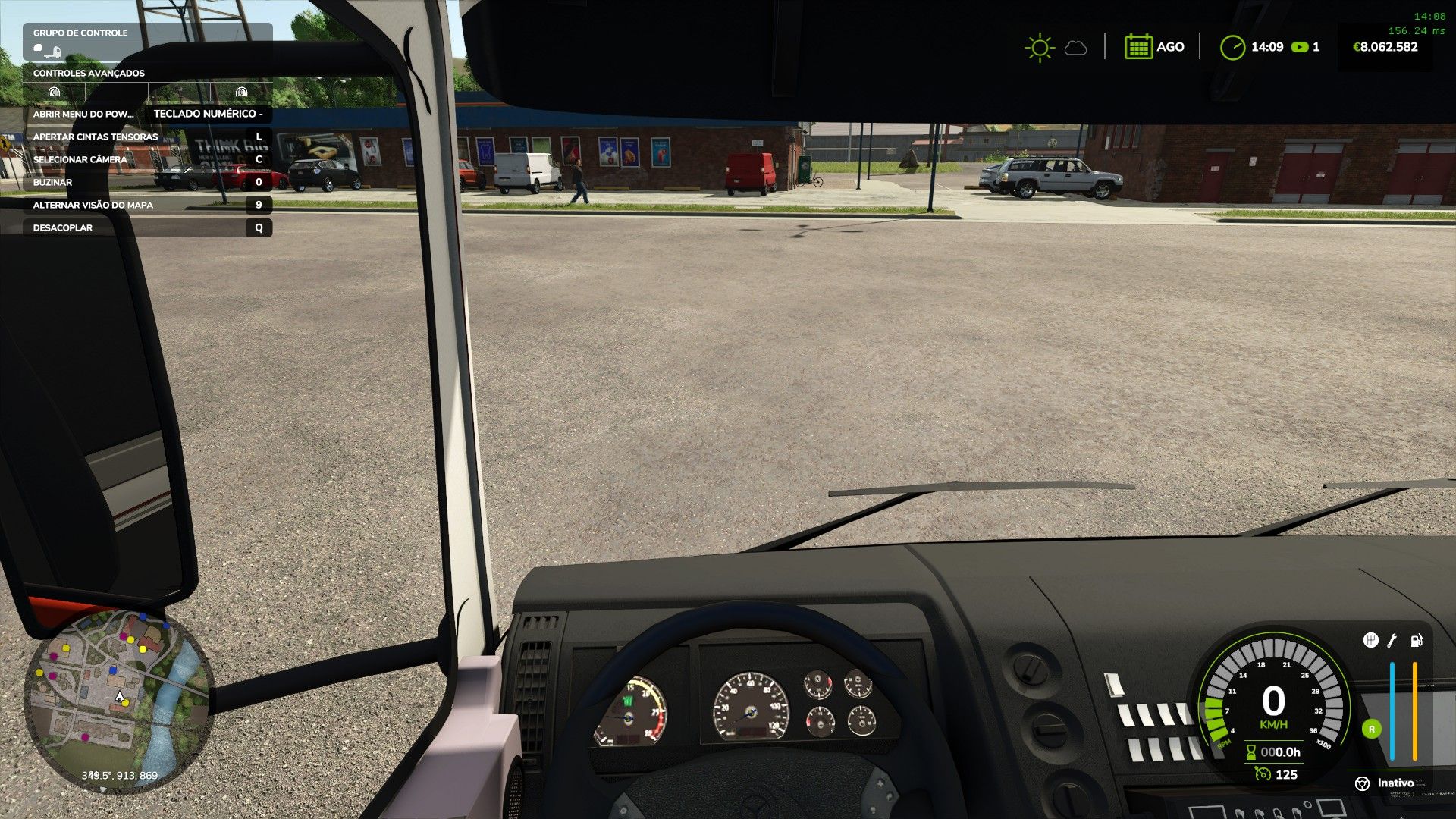This screenshot has width=1456, height=819.
Task: Click the sun weather icon
Action: (1039, 48)
